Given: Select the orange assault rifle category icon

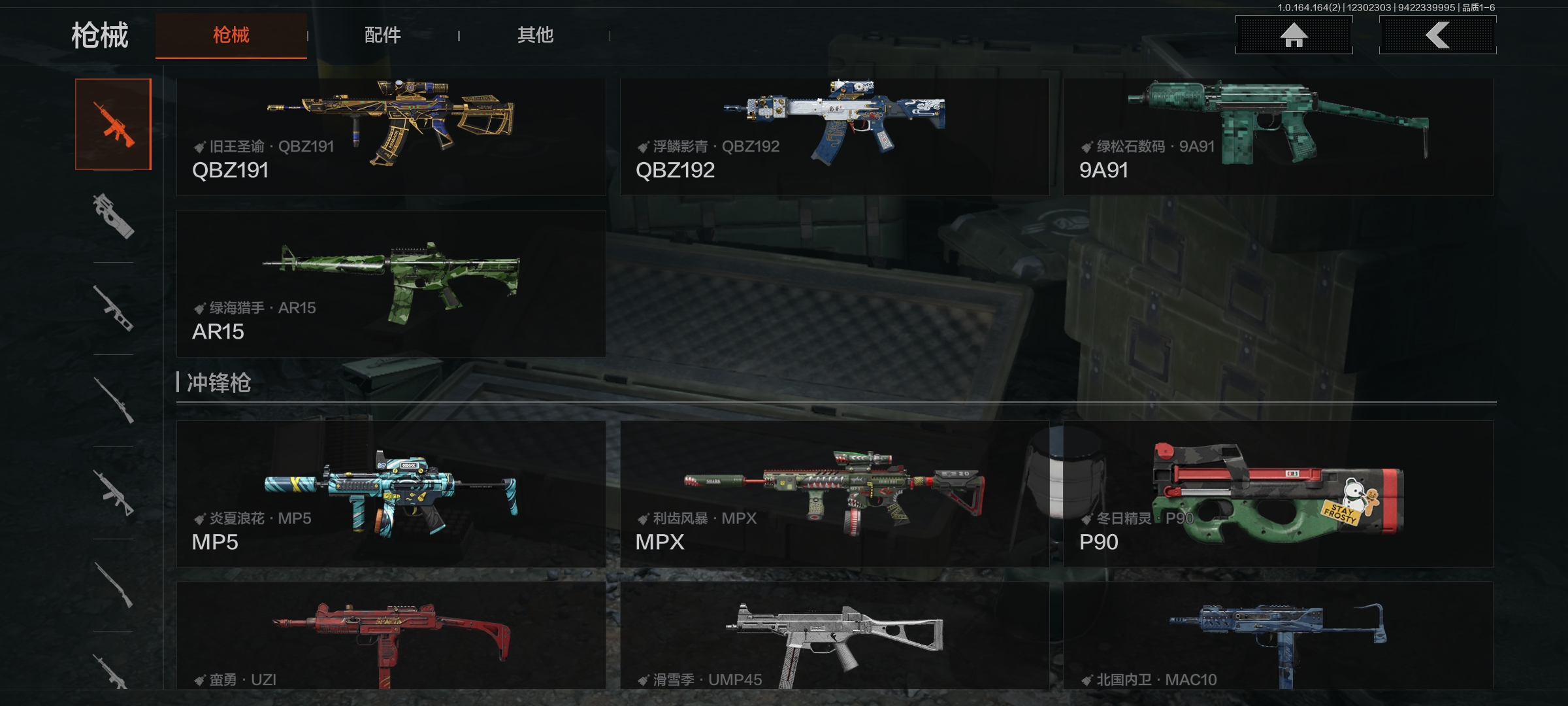Looking at the screenshot, I should pyautogui.click(x=113, y=124).
